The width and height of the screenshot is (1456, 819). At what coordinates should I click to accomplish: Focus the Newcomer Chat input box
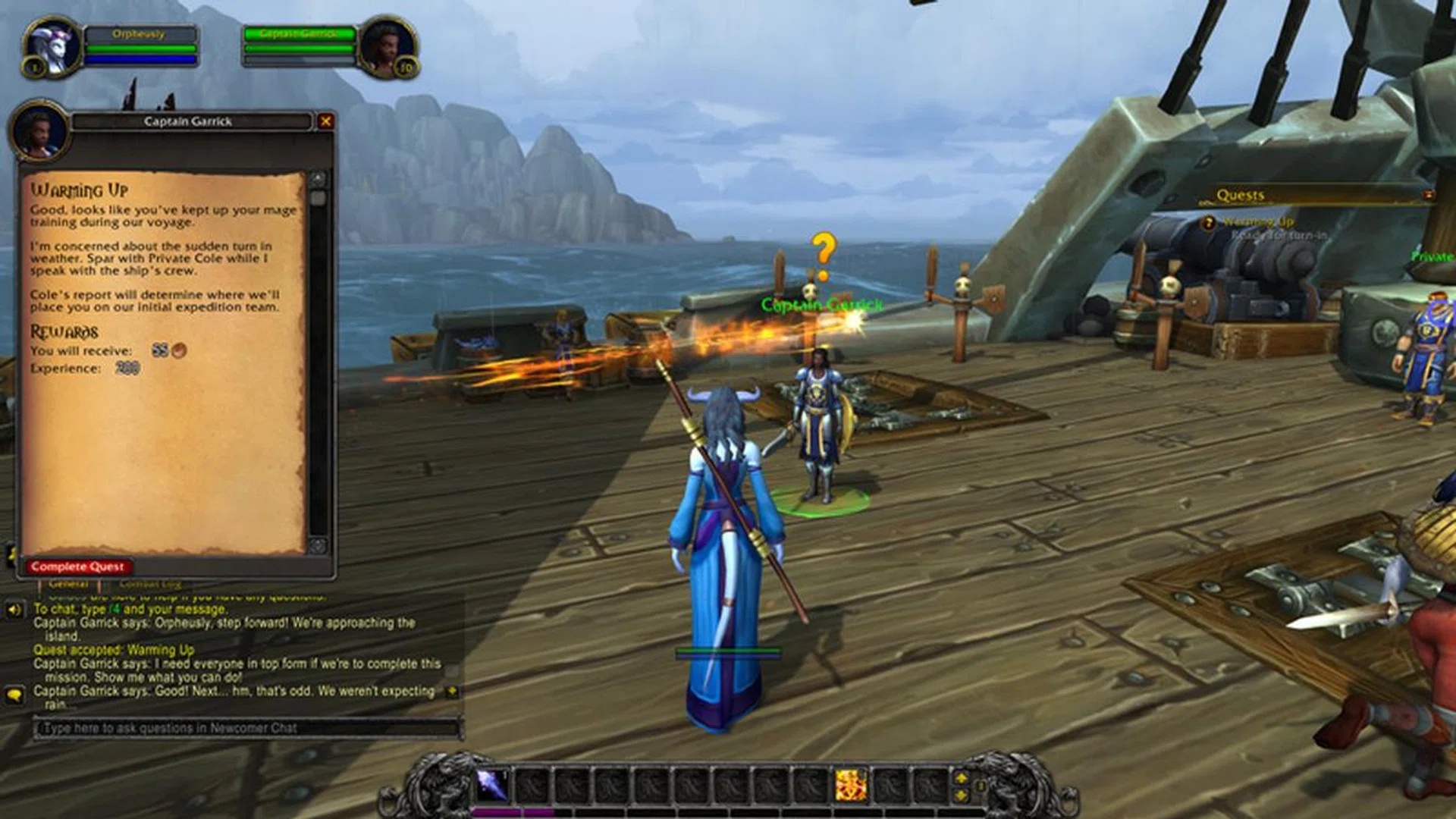coord(247,728)
